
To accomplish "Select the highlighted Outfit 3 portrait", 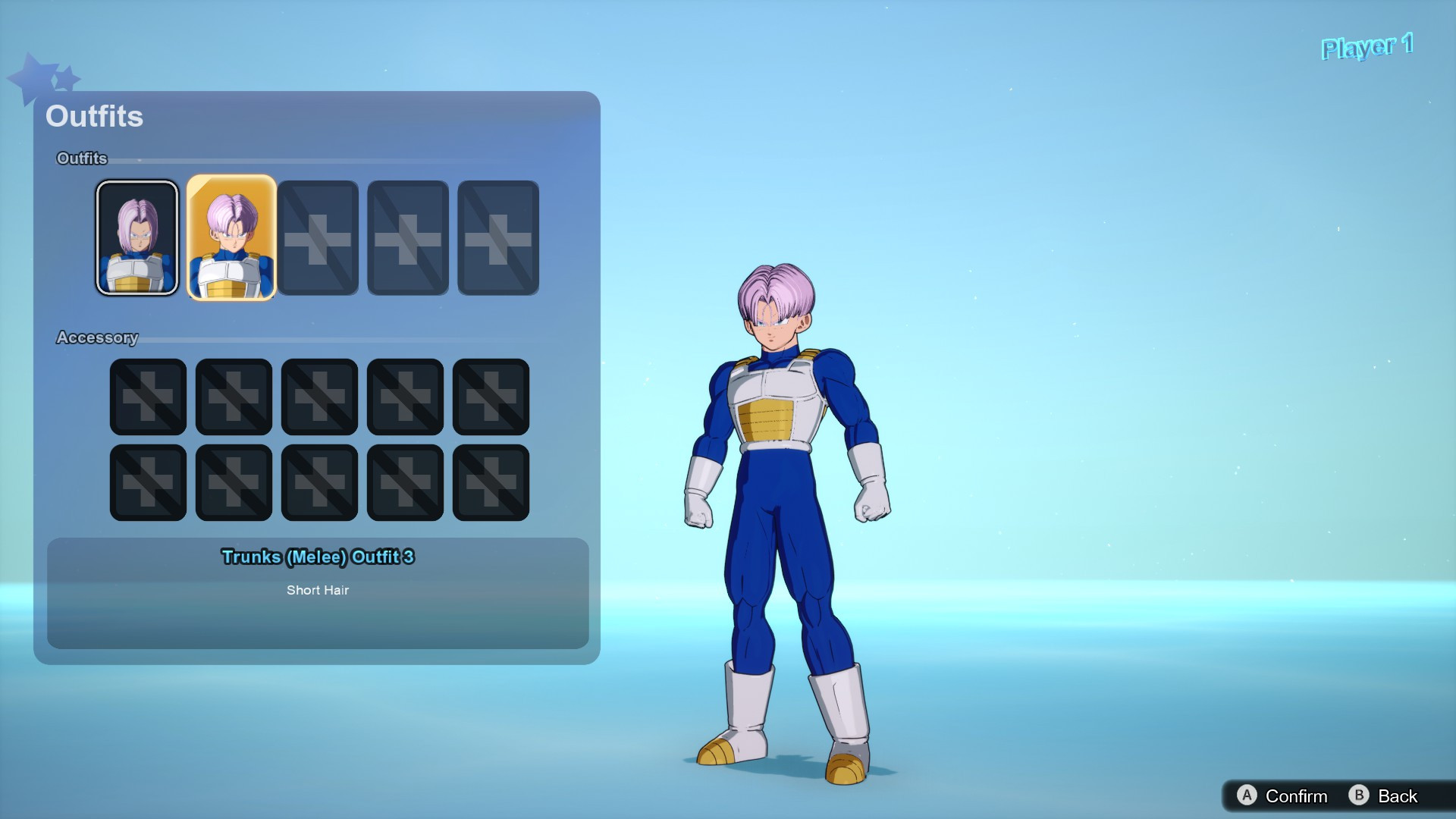I will 233,237.
